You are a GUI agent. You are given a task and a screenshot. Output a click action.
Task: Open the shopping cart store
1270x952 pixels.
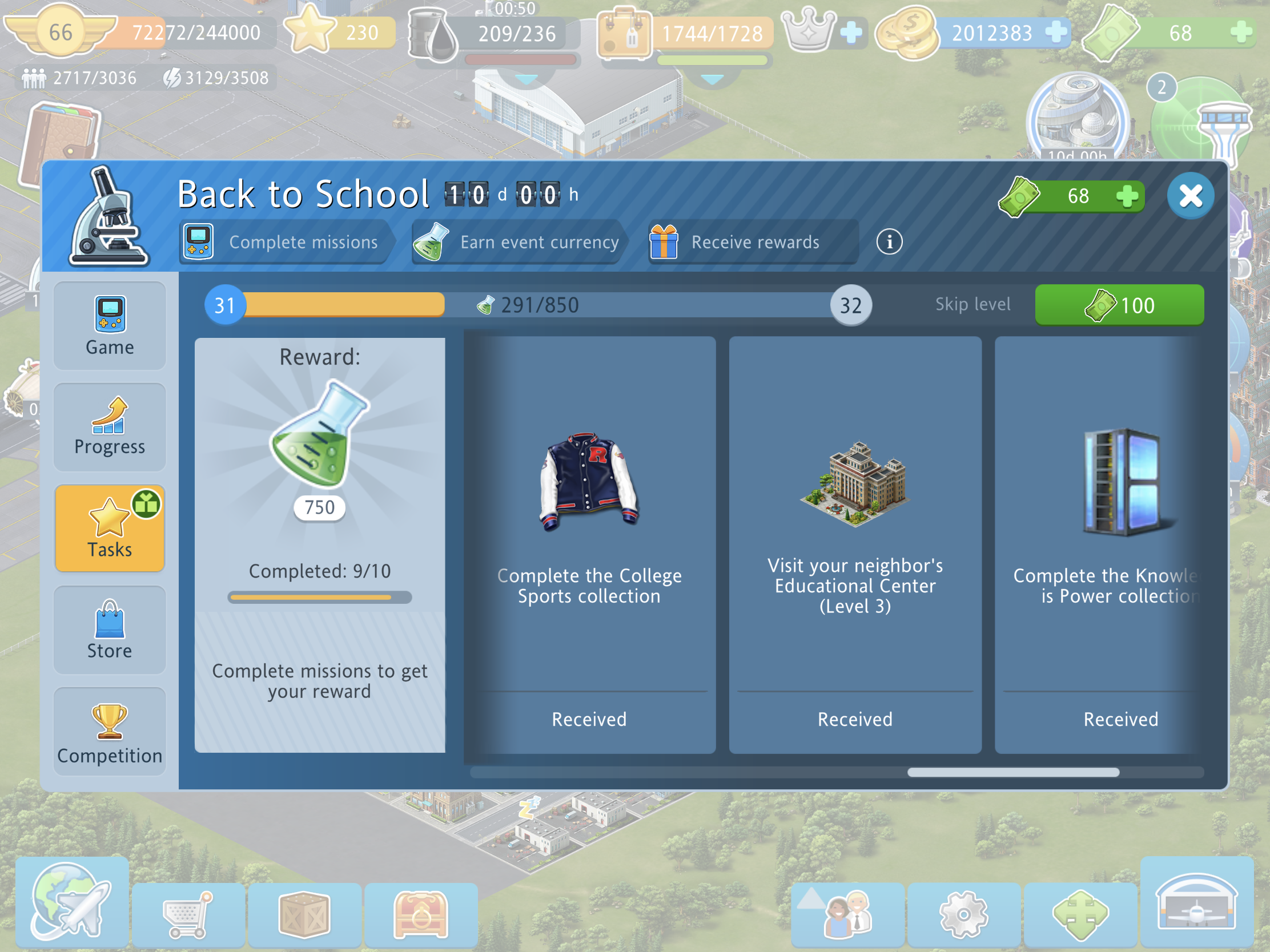(188, 914)
